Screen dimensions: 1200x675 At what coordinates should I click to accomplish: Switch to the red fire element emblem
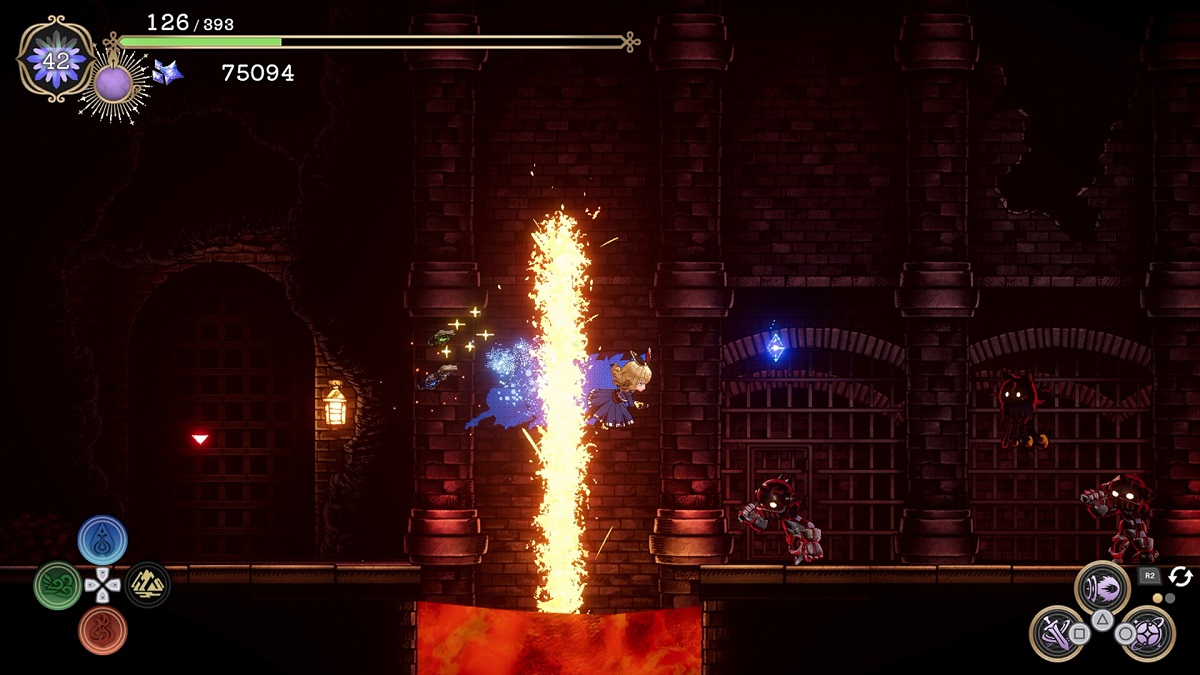pos(102,630)
